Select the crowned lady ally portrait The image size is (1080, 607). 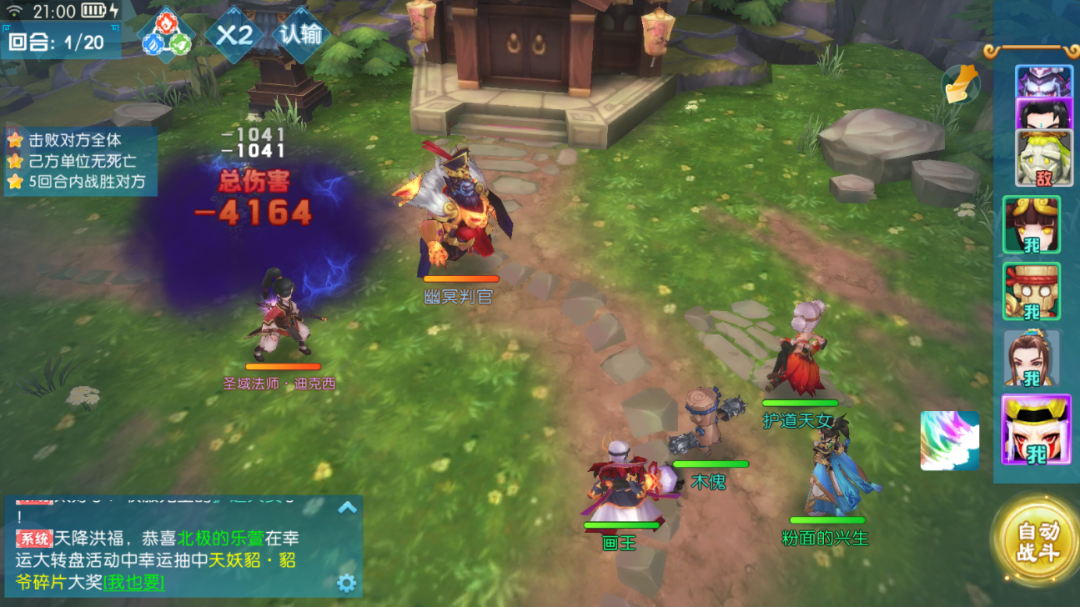pos(1031,359)
